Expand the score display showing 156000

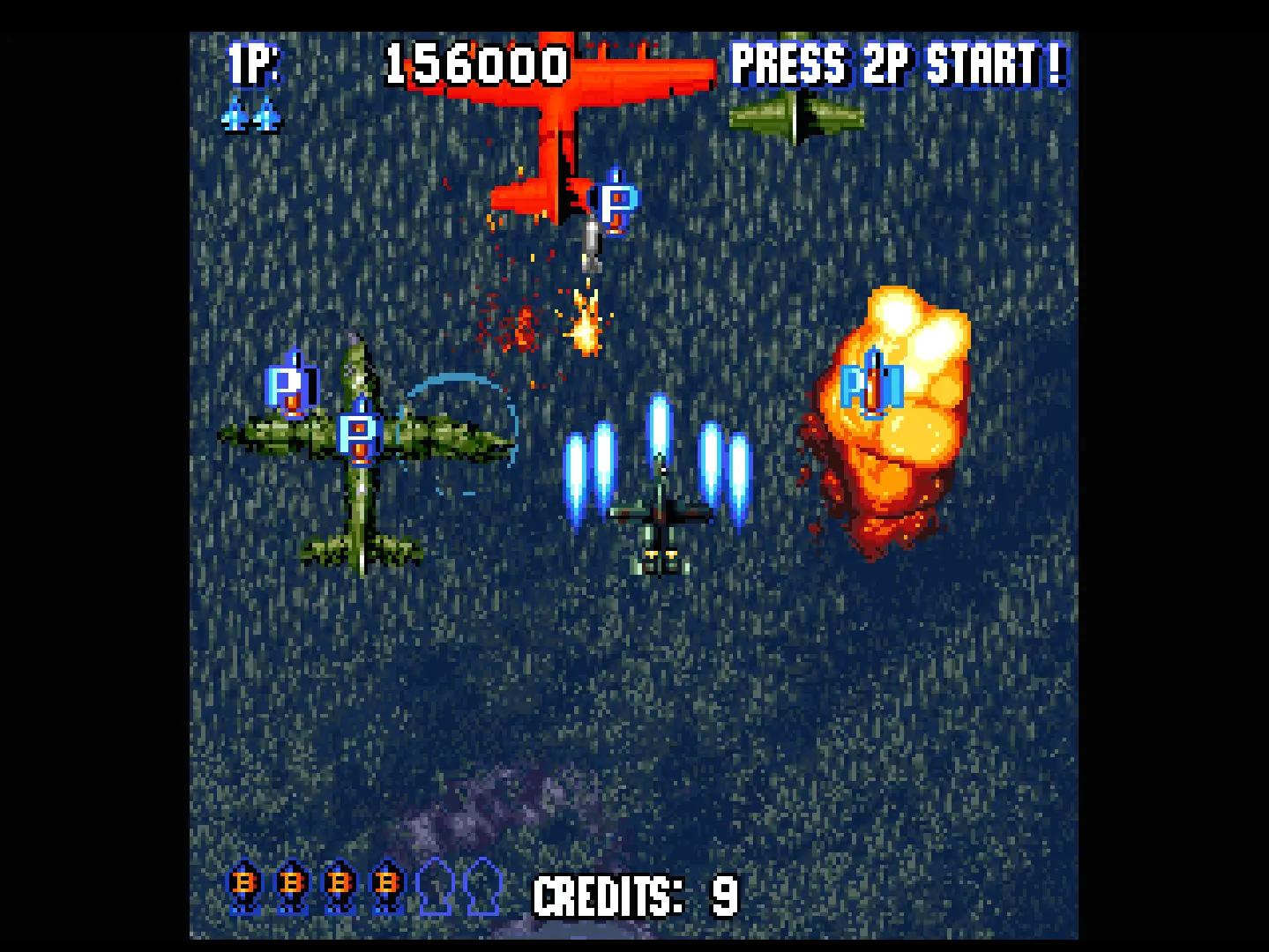coord(476,62)
